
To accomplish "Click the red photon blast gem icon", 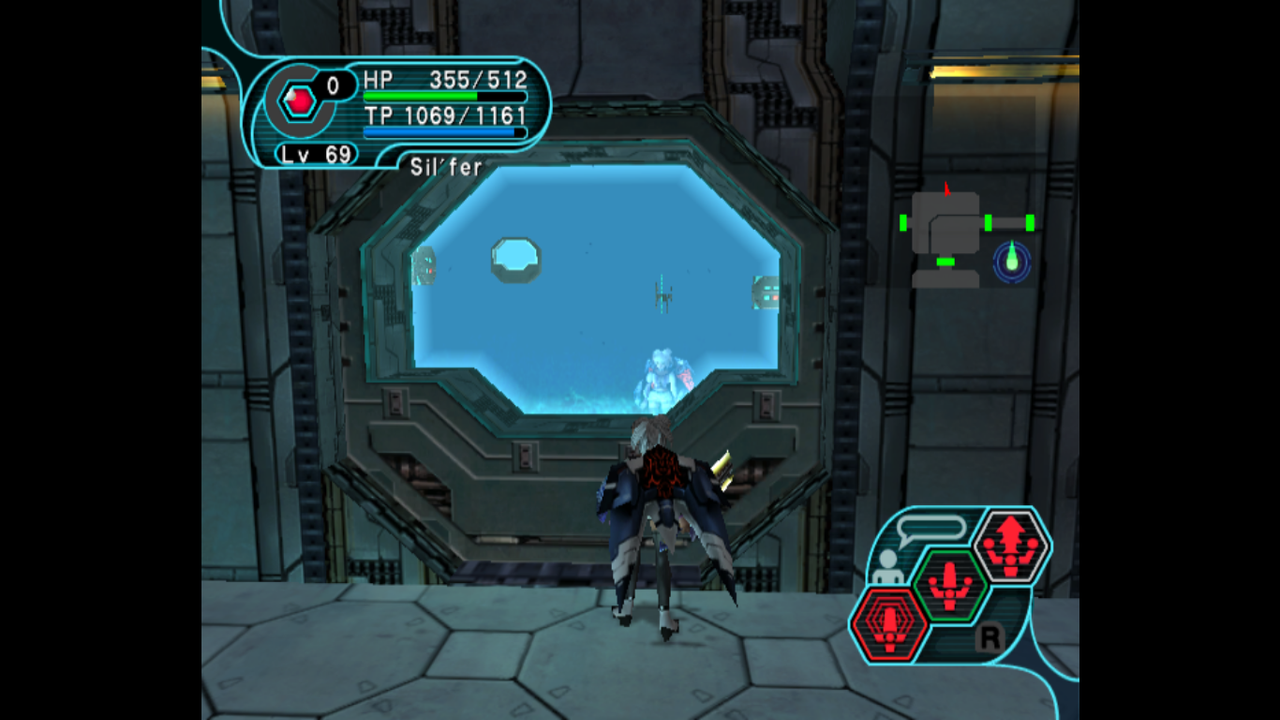I will pyautogui.click(x=299, y=100).
